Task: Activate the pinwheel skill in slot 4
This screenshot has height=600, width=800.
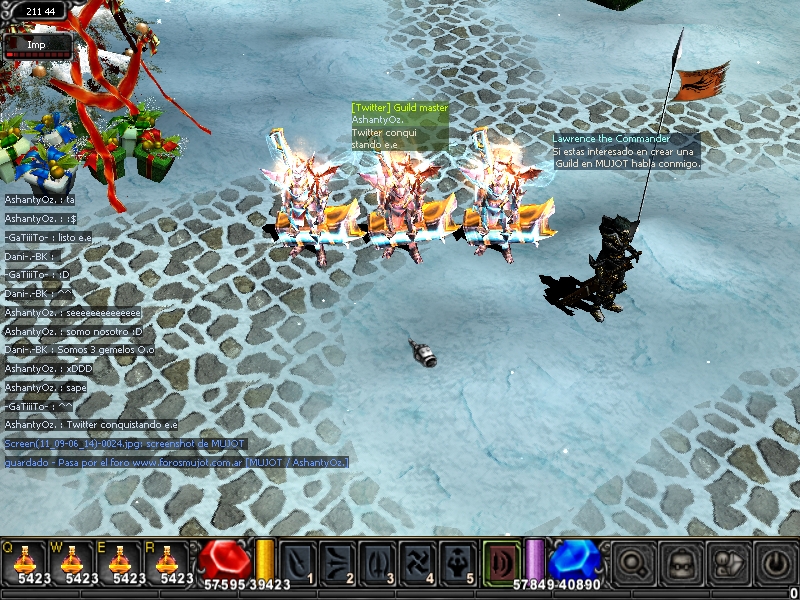Action: pos(417,563)
